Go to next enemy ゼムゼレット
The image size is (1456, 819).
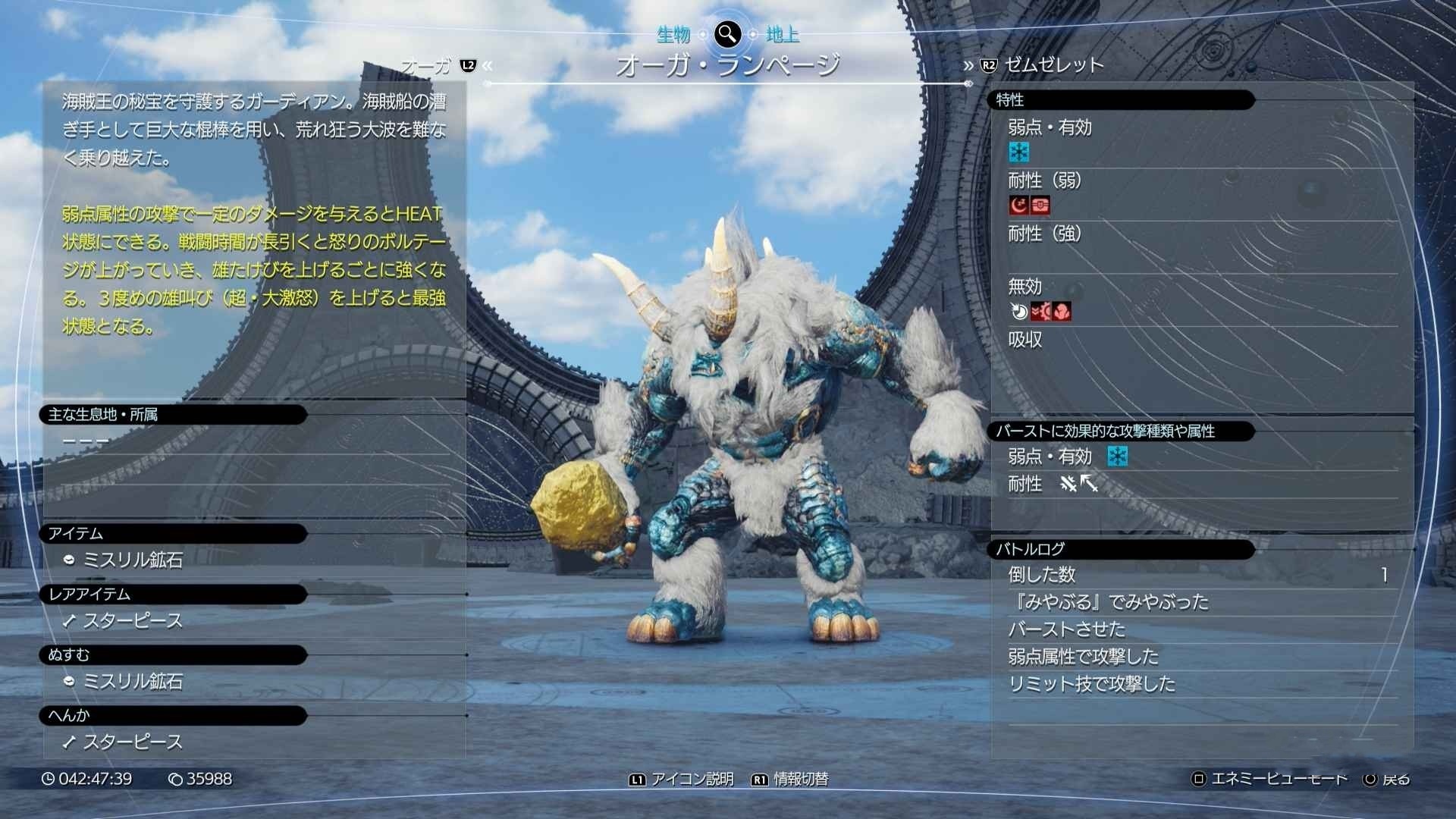point(1053,65)
